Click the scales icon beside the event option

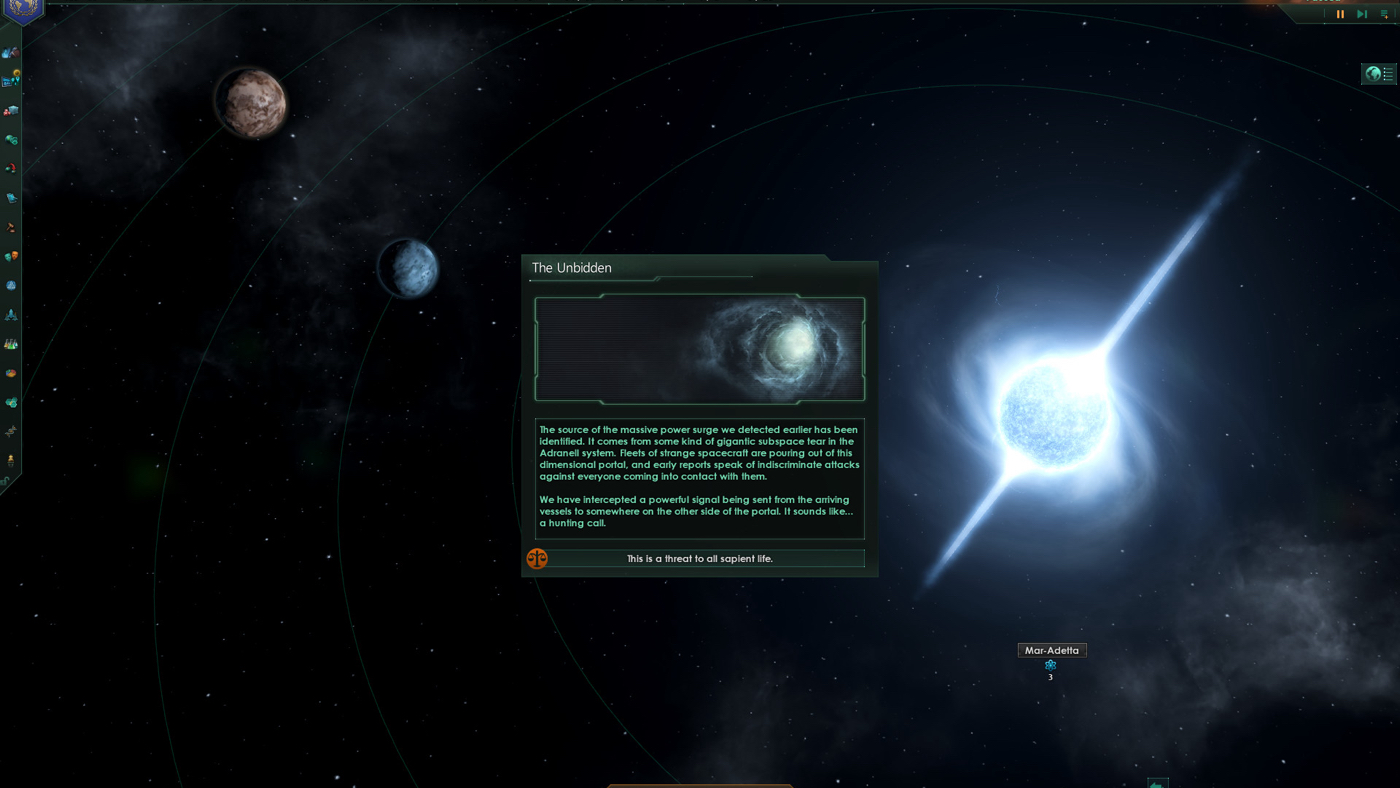point(537,558)
